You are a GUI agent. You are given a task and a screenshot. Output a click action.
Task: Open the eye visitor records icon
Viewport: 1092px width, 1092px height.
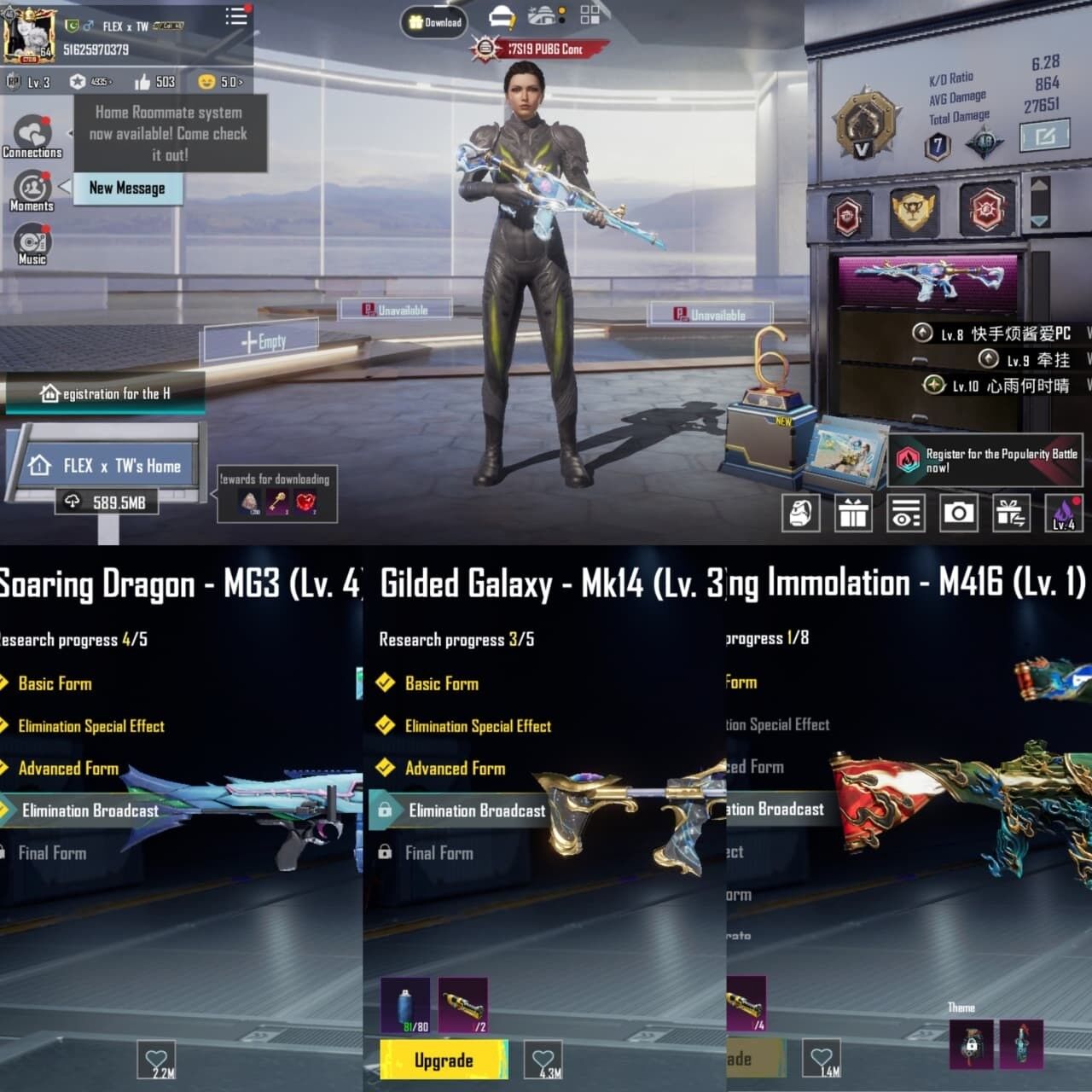click(x=906, y=514)
